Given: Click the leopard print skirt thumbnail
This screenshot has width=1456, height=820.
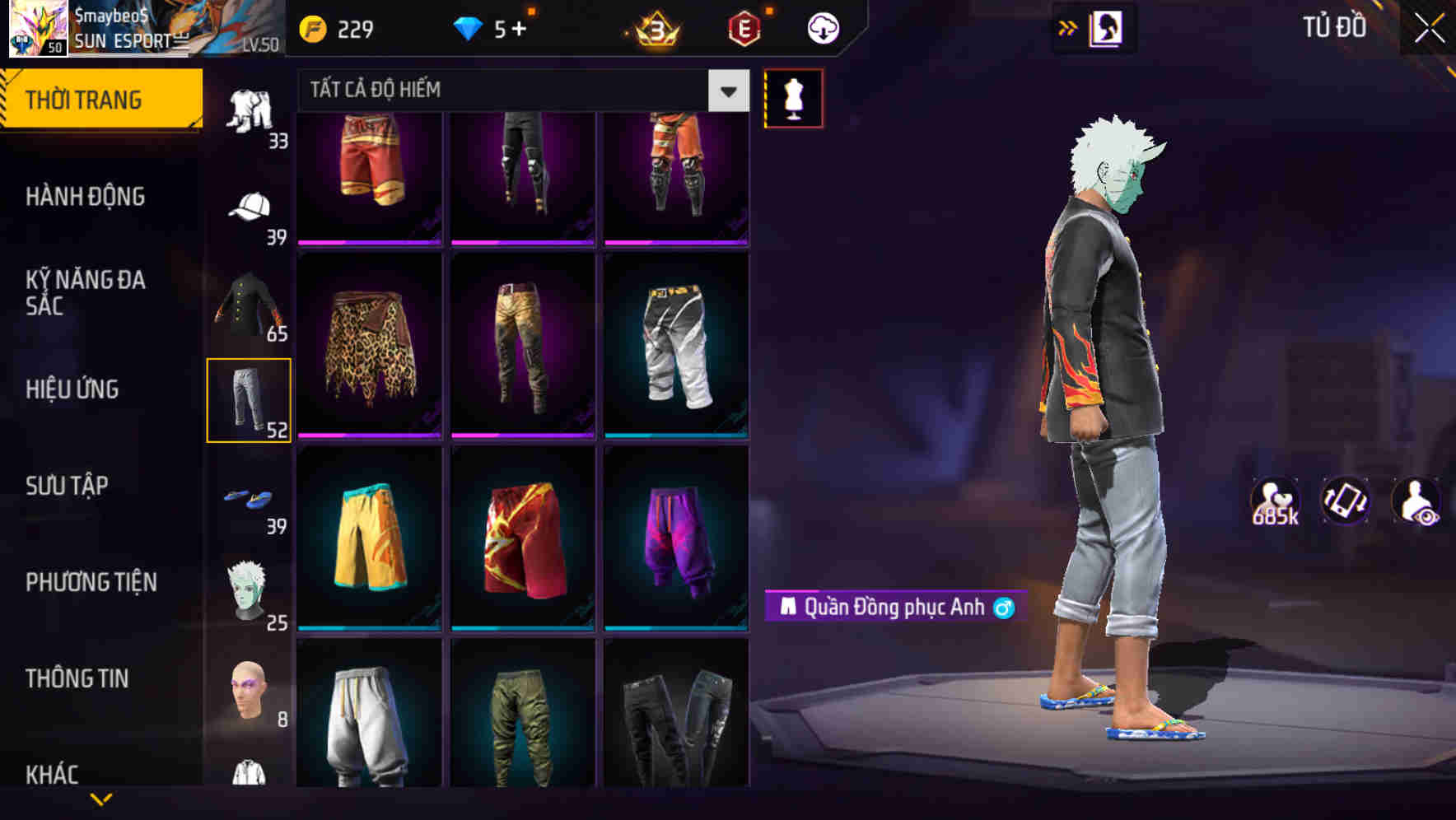Looking at the screenshot, I should [368, 346].
